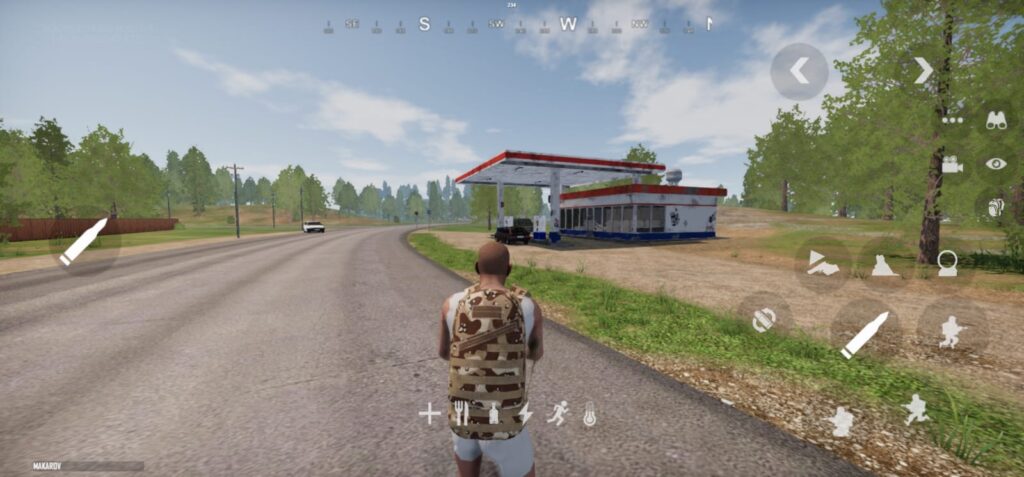
Task: Tap the left chevron arrow button
Action: 799,71
